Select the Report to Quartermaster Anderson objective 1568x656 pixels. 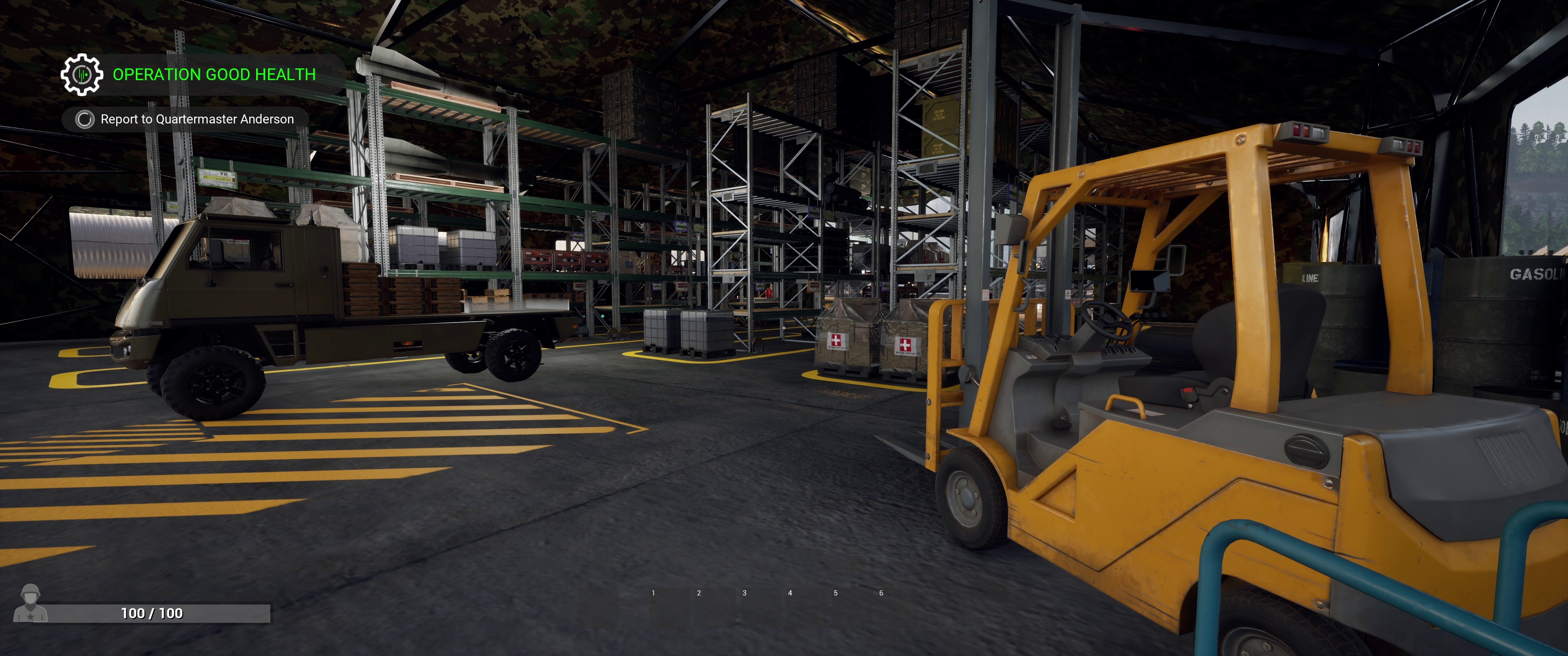(x=196, y=119)
